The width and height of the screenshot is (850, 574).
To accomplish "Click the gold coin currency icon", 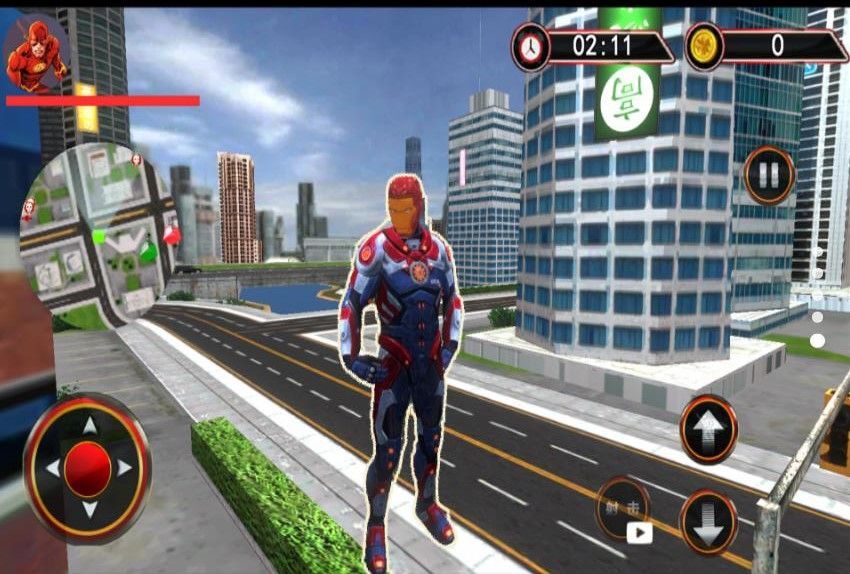I will pyautogui.click(x=704, y=46).
